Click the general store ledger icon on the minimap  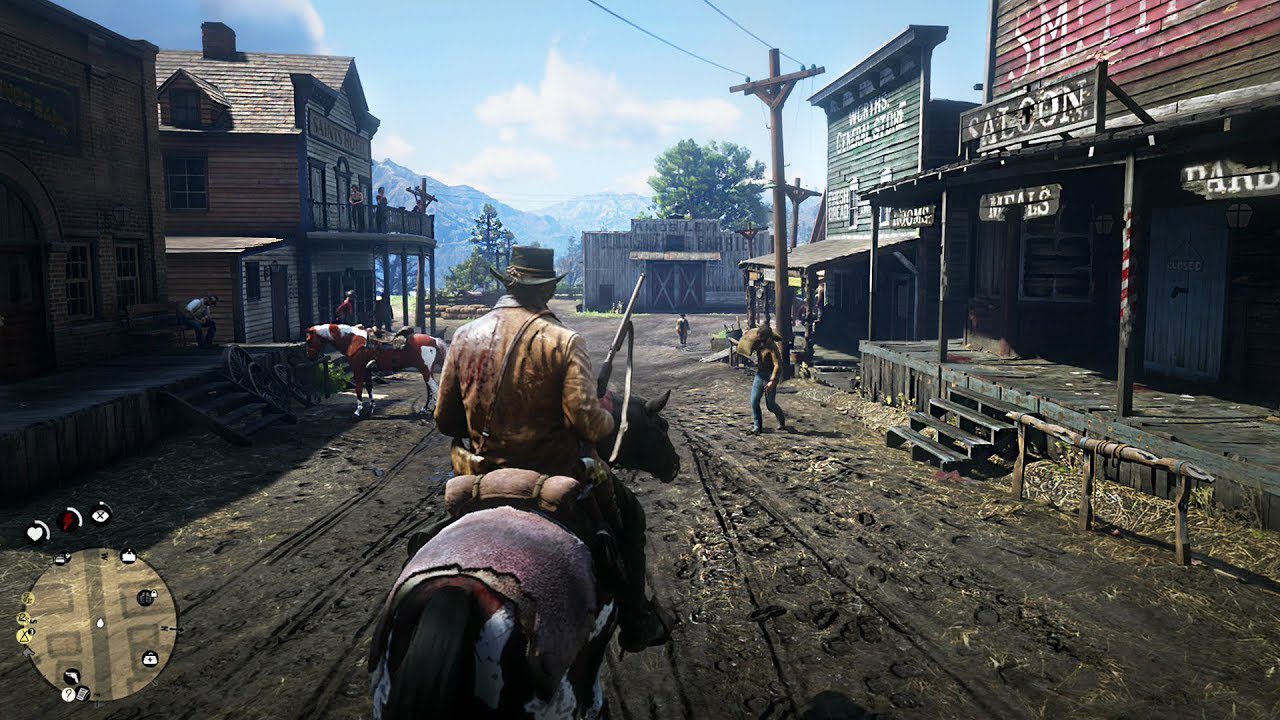[x=83, y=694]
